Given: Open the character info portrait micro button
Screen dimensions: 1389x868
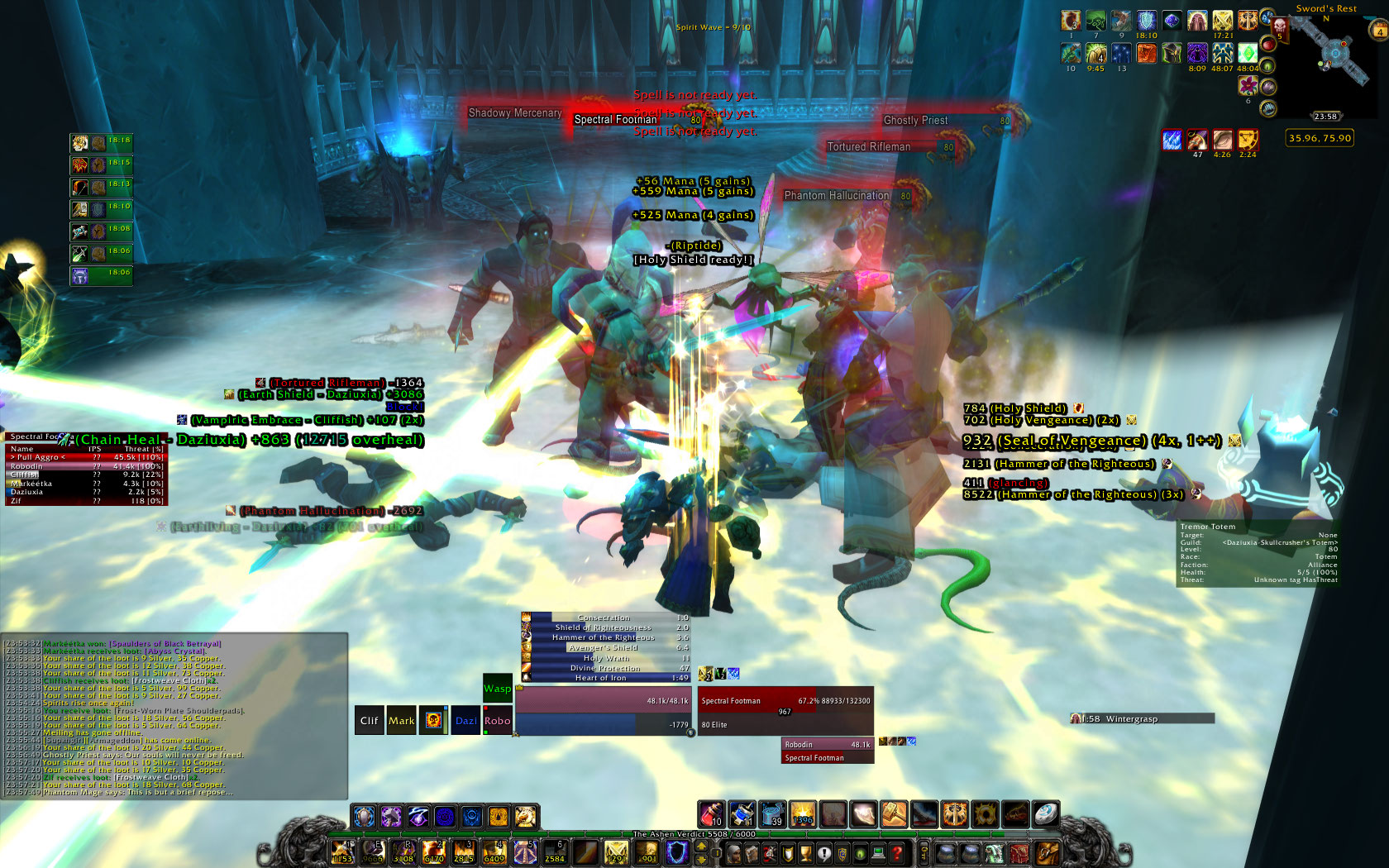Looking at the screenshot, I should [733, 853].
